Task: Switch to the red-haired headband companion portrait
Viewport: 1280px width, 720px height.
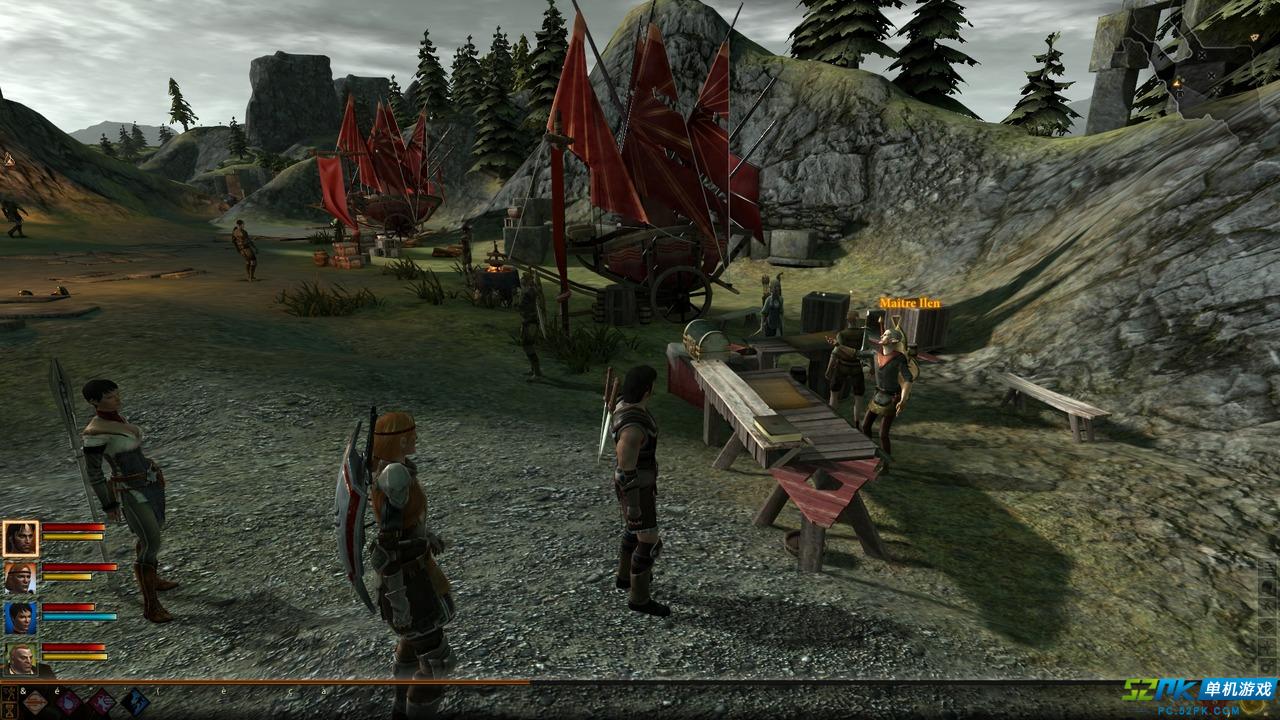Action: (x=20, y=577)
